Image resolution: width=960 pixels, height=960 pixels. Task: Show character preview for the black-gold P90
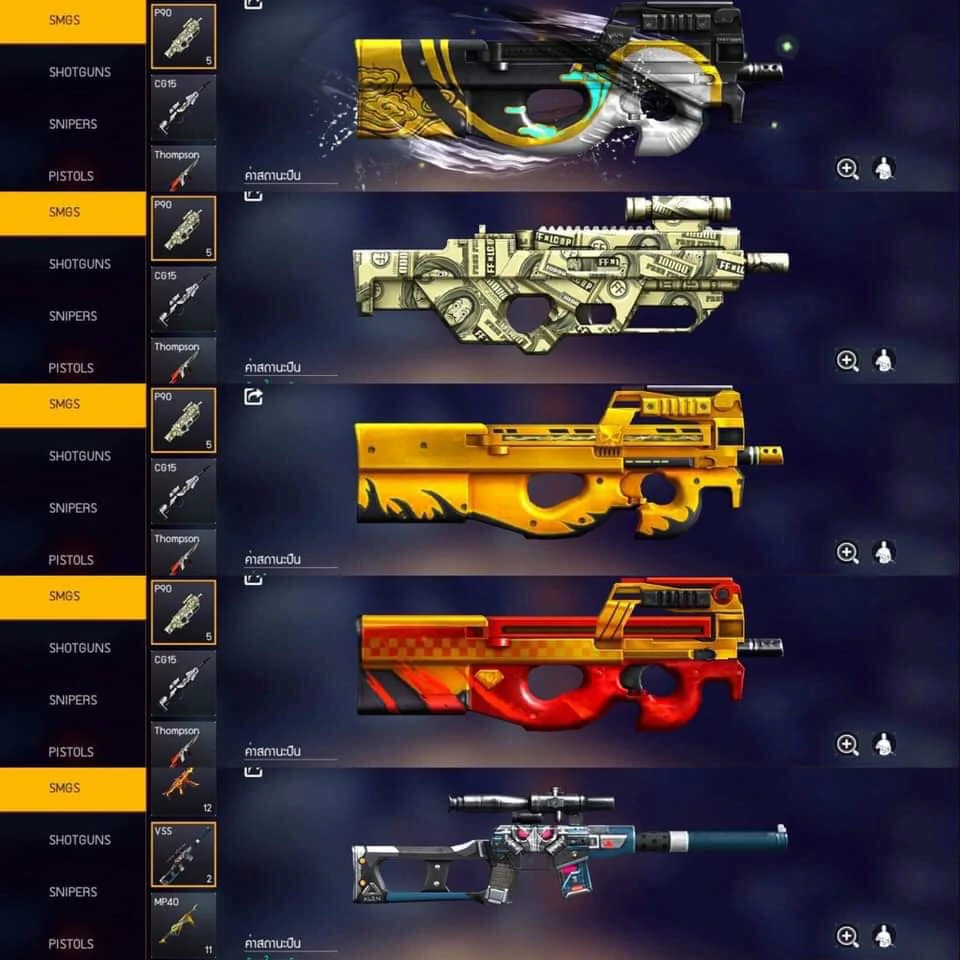point(883,169)
